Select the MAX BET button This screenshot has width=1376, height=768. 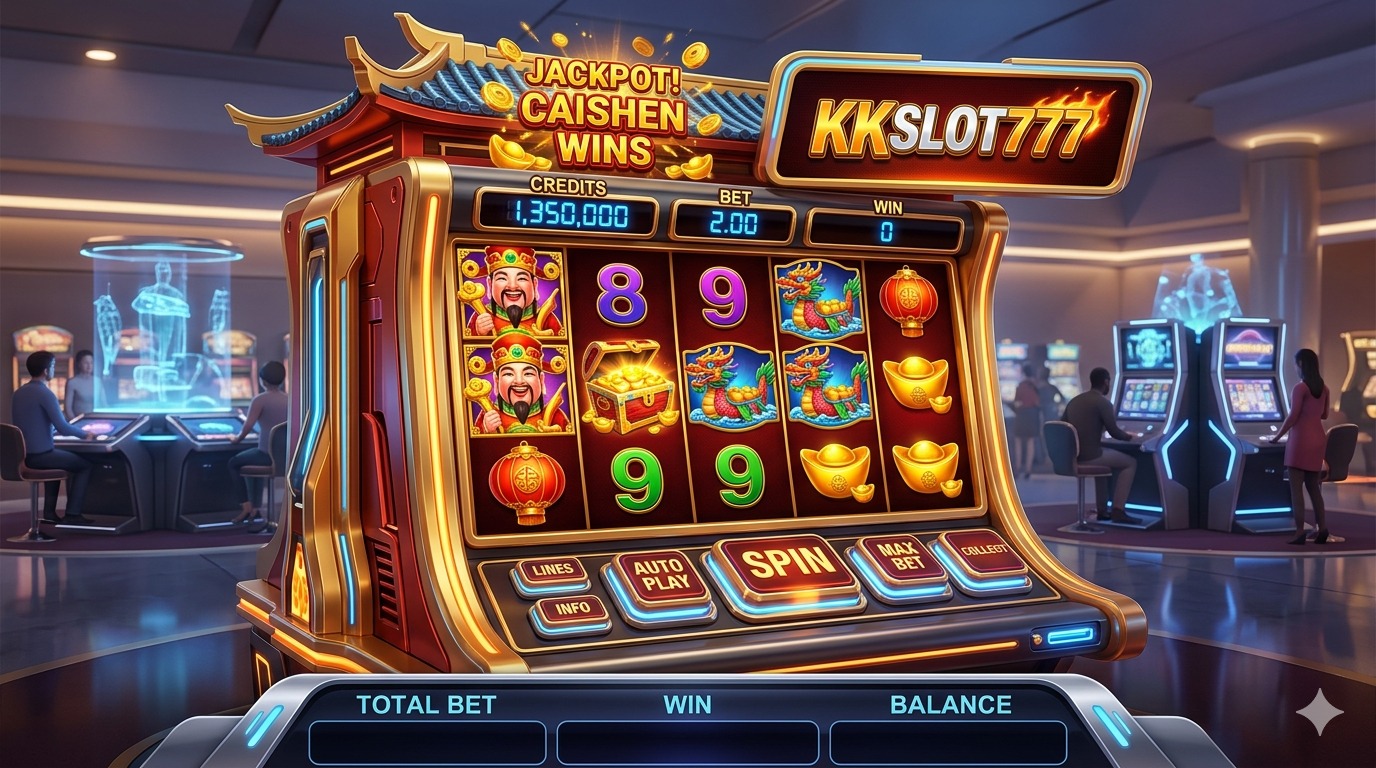899,559
